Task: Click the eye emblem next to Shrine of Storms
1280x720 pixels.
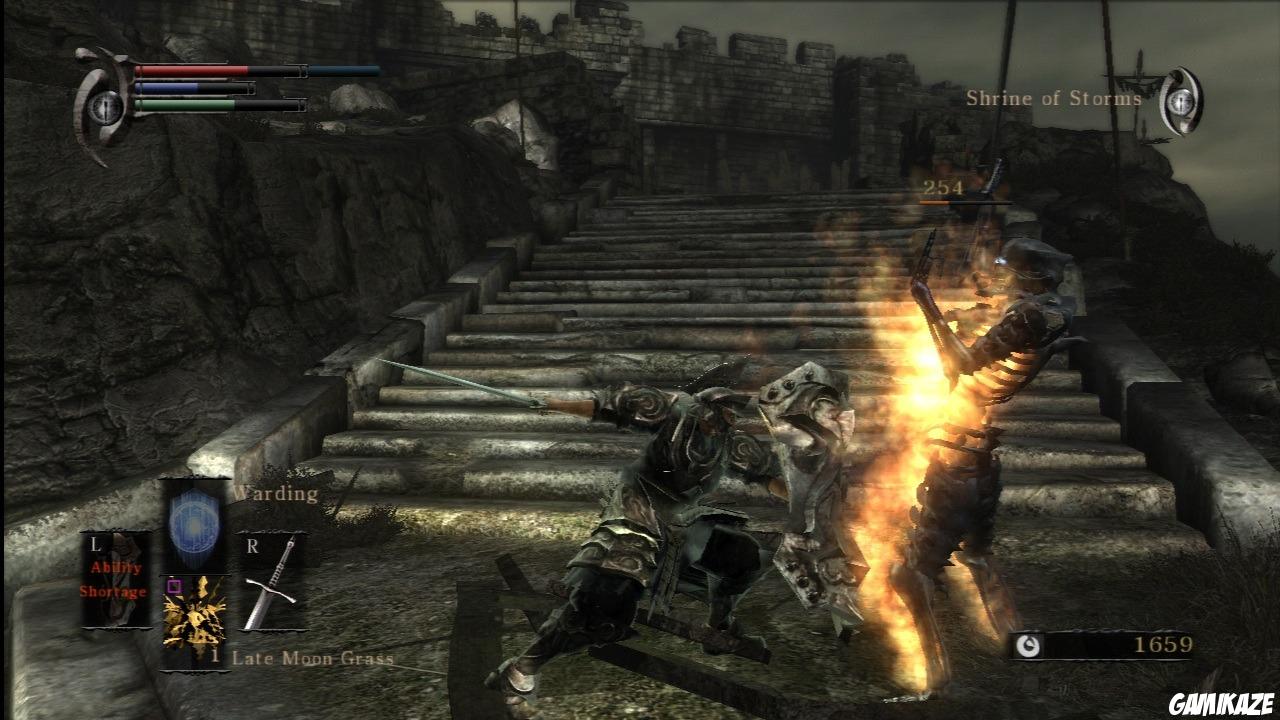Action: 1180,98
